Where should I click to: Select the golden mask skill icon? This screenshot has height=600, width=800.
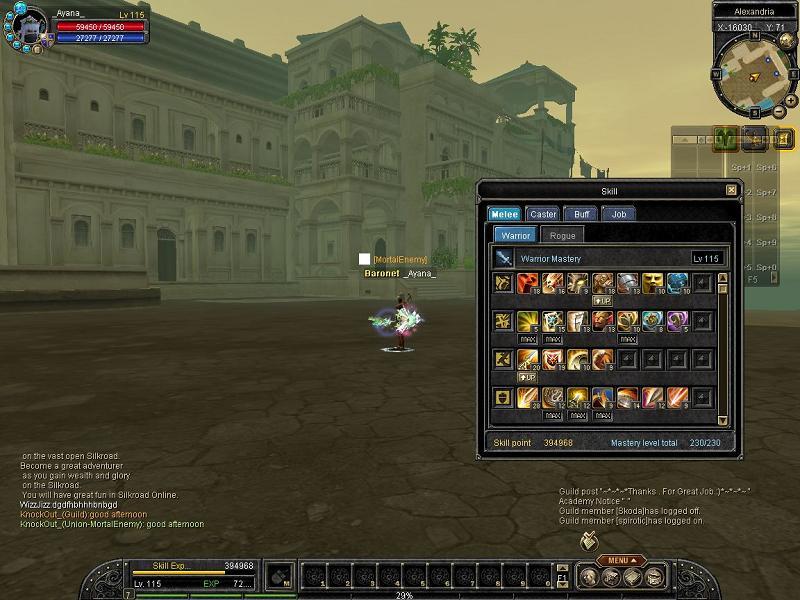(x=652, y=283)
